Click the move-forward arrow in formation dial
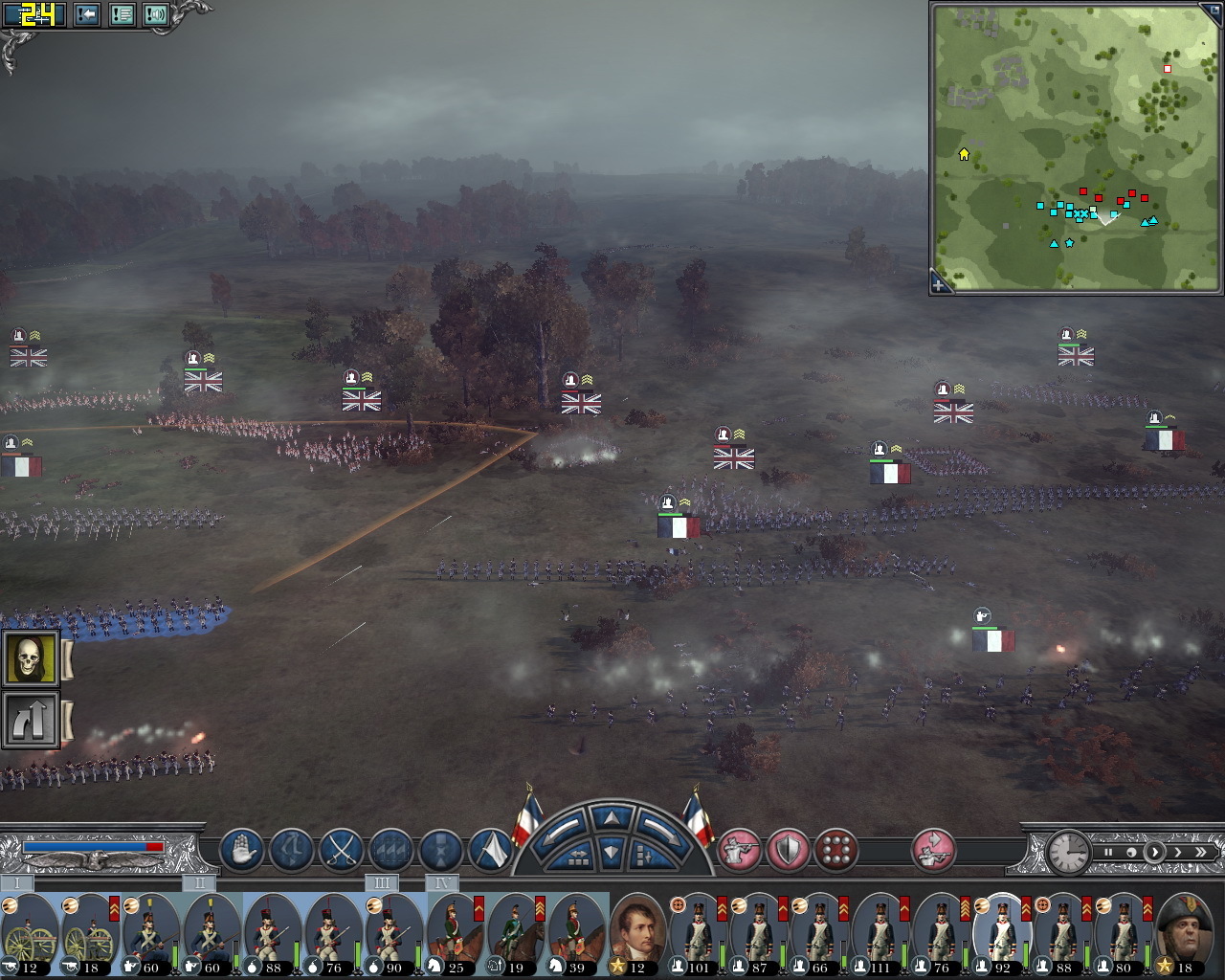Viewport: 1225px width, 980px height. [x=611, y=817]
